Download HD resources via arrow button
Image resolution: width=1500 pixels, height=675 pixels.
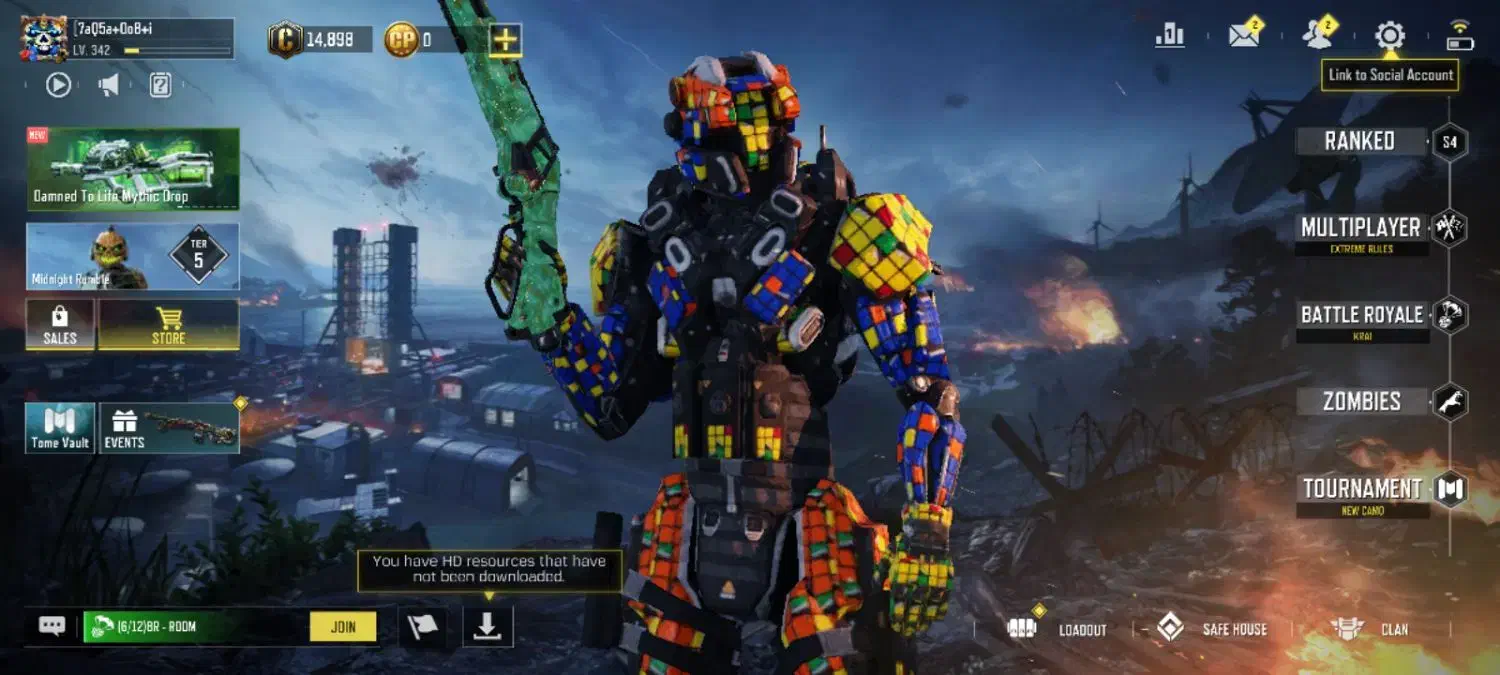[487, 626]
